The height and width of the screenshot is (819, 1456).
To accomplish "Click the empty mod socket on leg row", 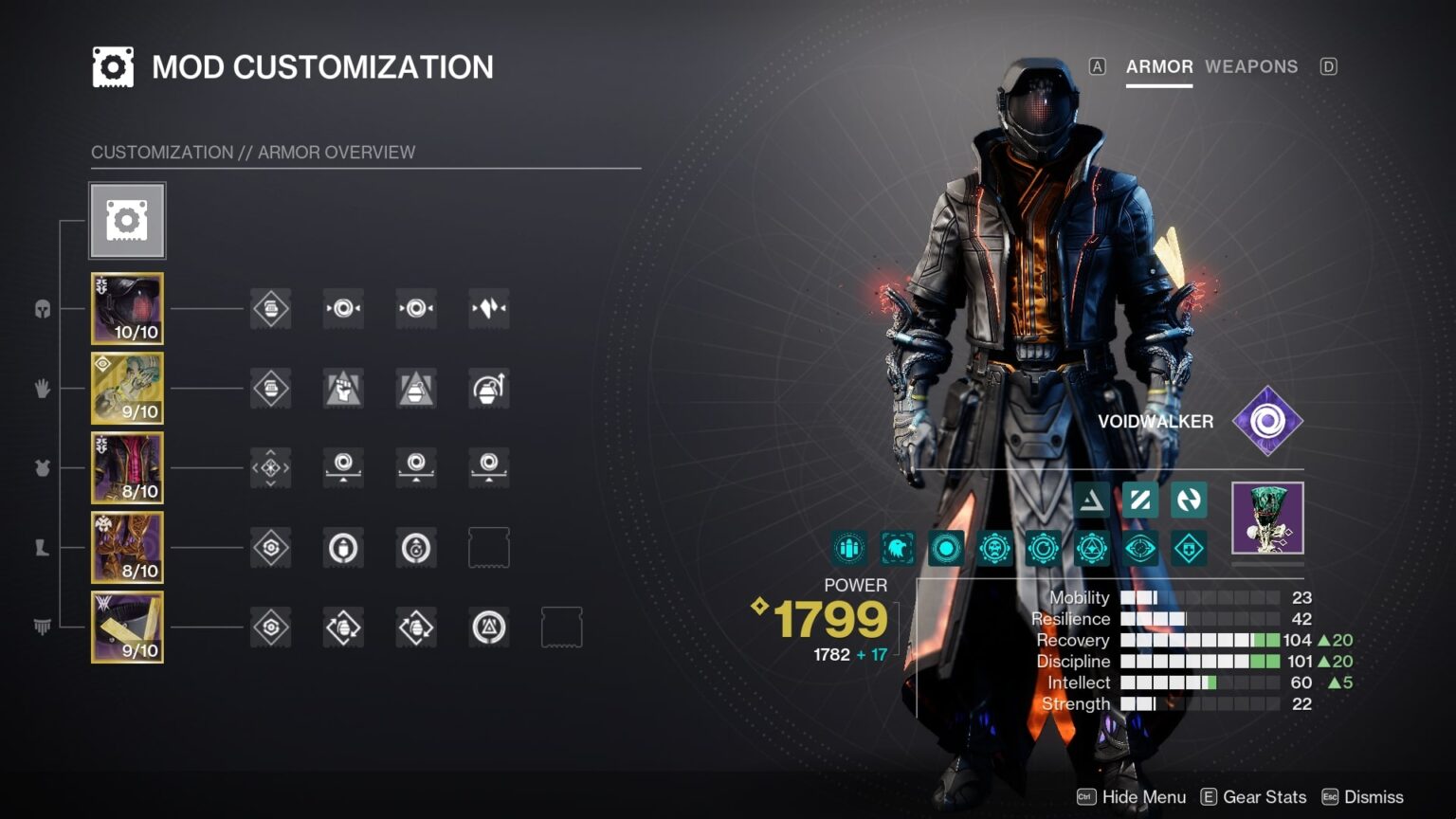I will (489, 548).
